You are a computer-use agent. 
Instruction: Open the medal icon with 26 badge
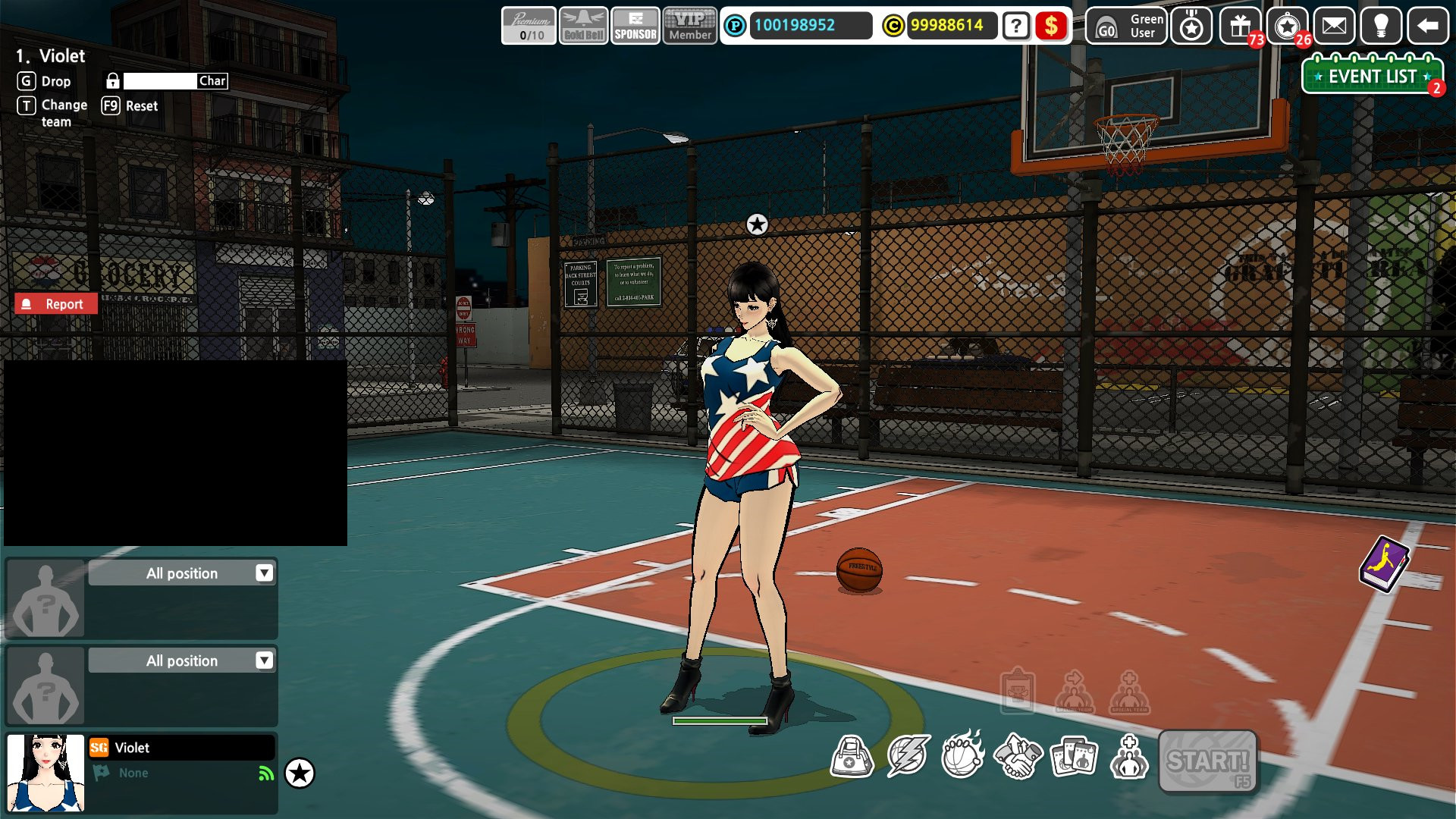pos(1287,27)
